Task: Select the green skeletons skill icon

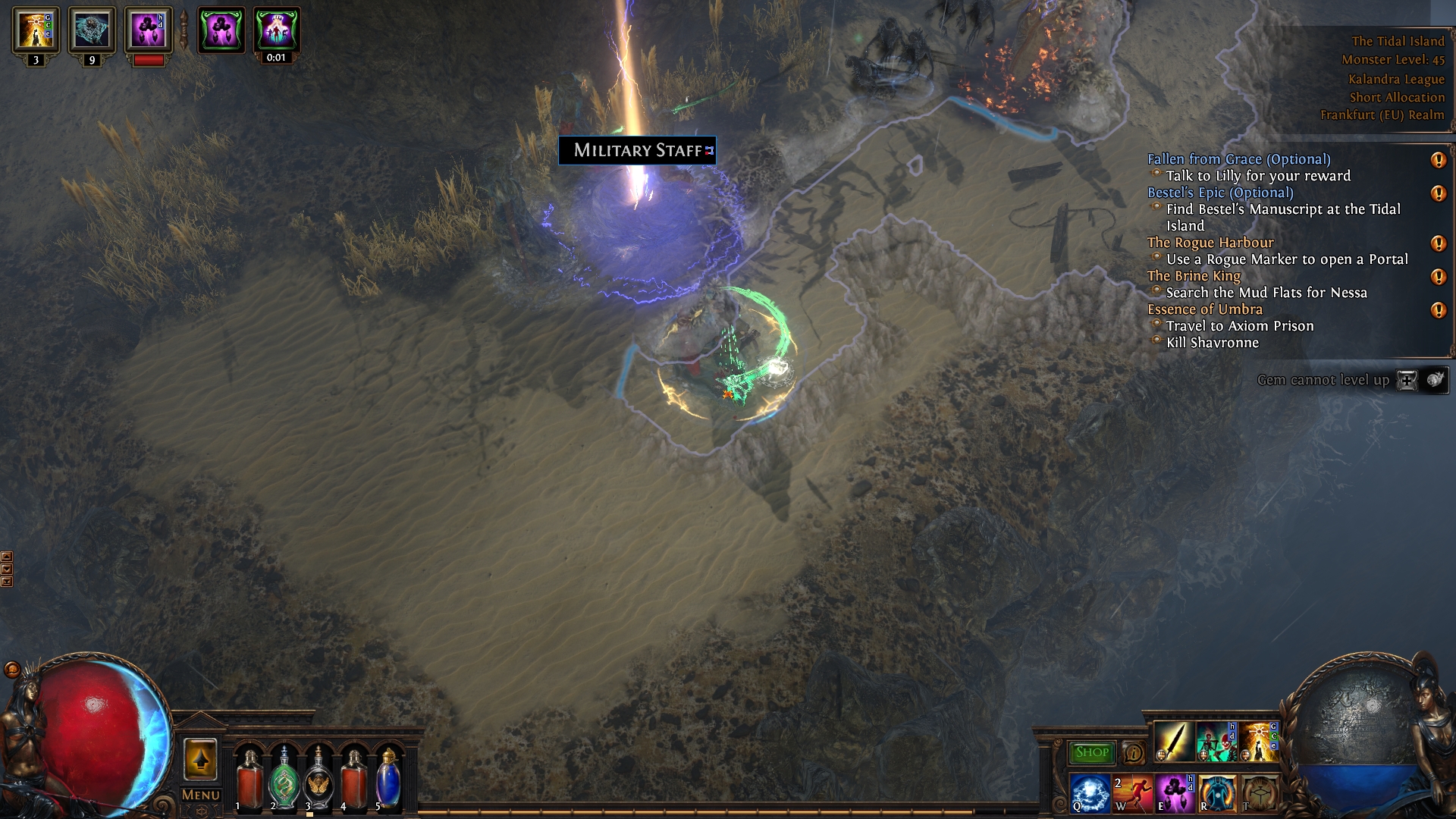Action: 1216,742
